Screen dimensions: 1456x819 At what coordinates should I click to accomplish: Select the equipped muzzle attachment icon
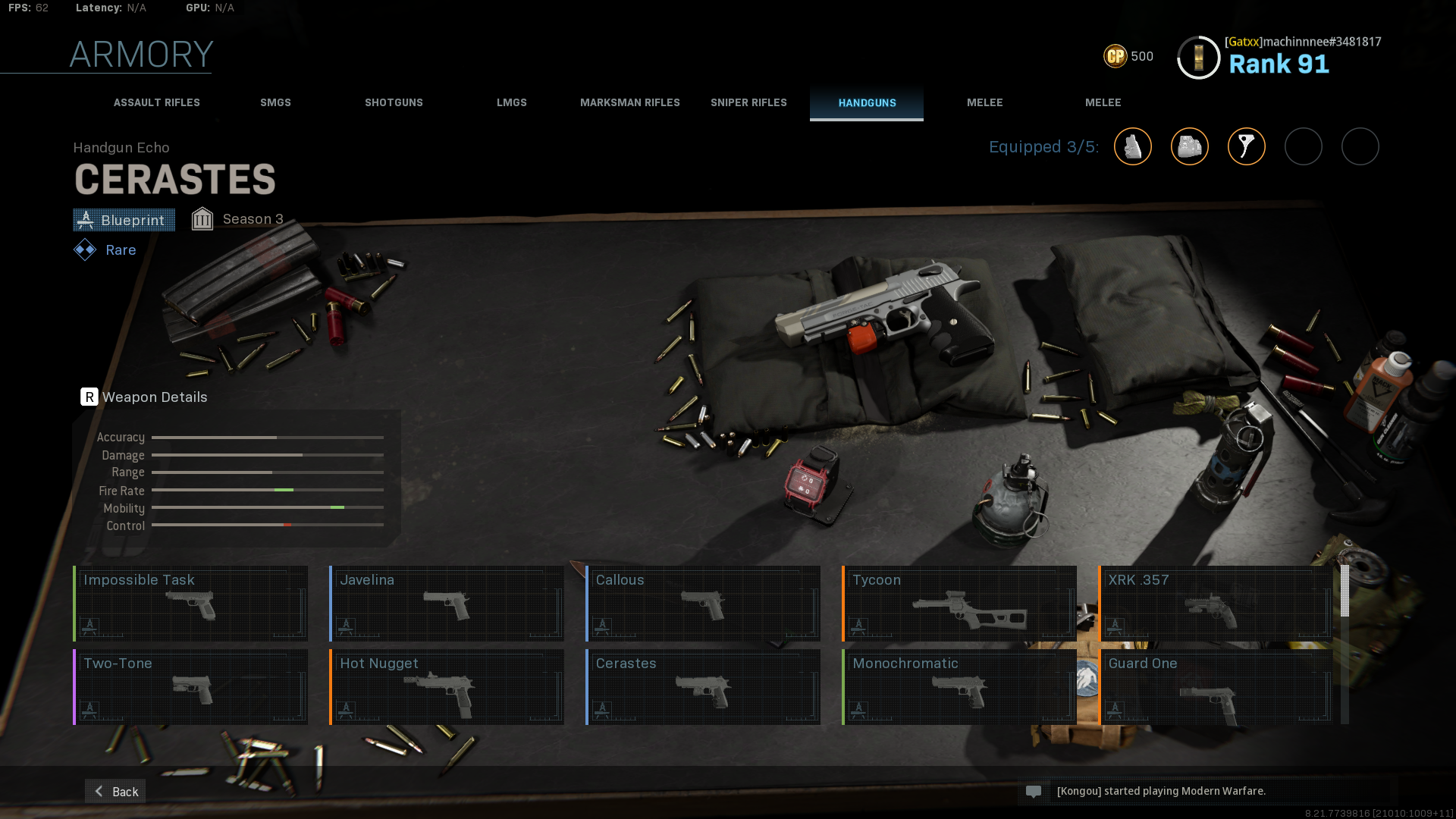[x=1133, y=146]
